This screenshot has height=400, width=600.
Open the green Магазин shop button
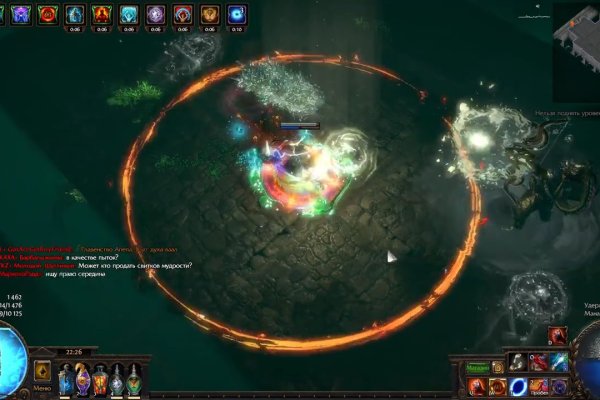(480, 367)
